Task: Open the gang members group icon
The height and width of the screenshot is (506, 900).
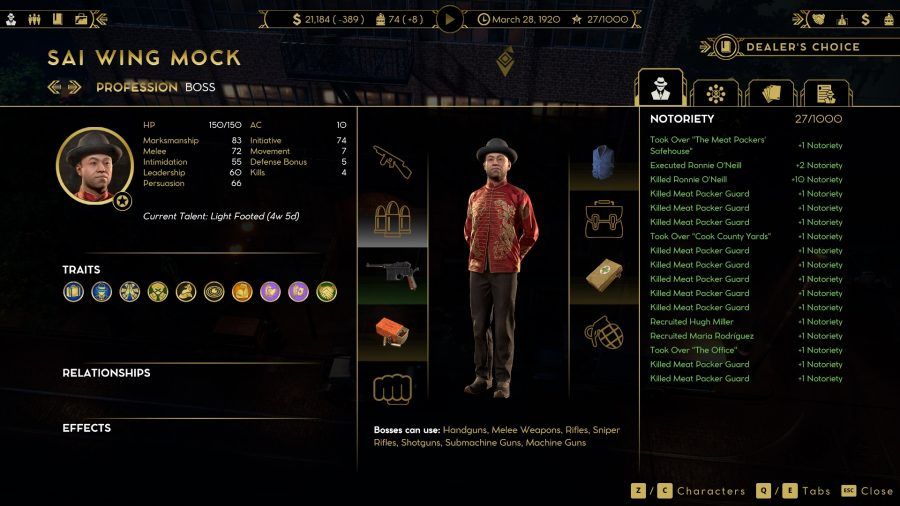Action: [x=34, y=18]
